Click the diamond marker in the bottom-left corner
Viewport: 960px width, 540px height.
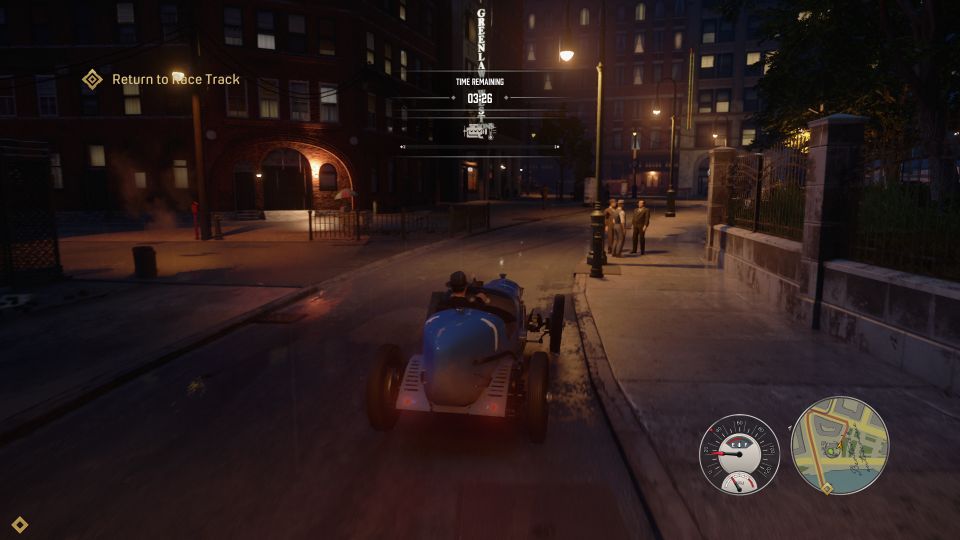pos(19,524)
